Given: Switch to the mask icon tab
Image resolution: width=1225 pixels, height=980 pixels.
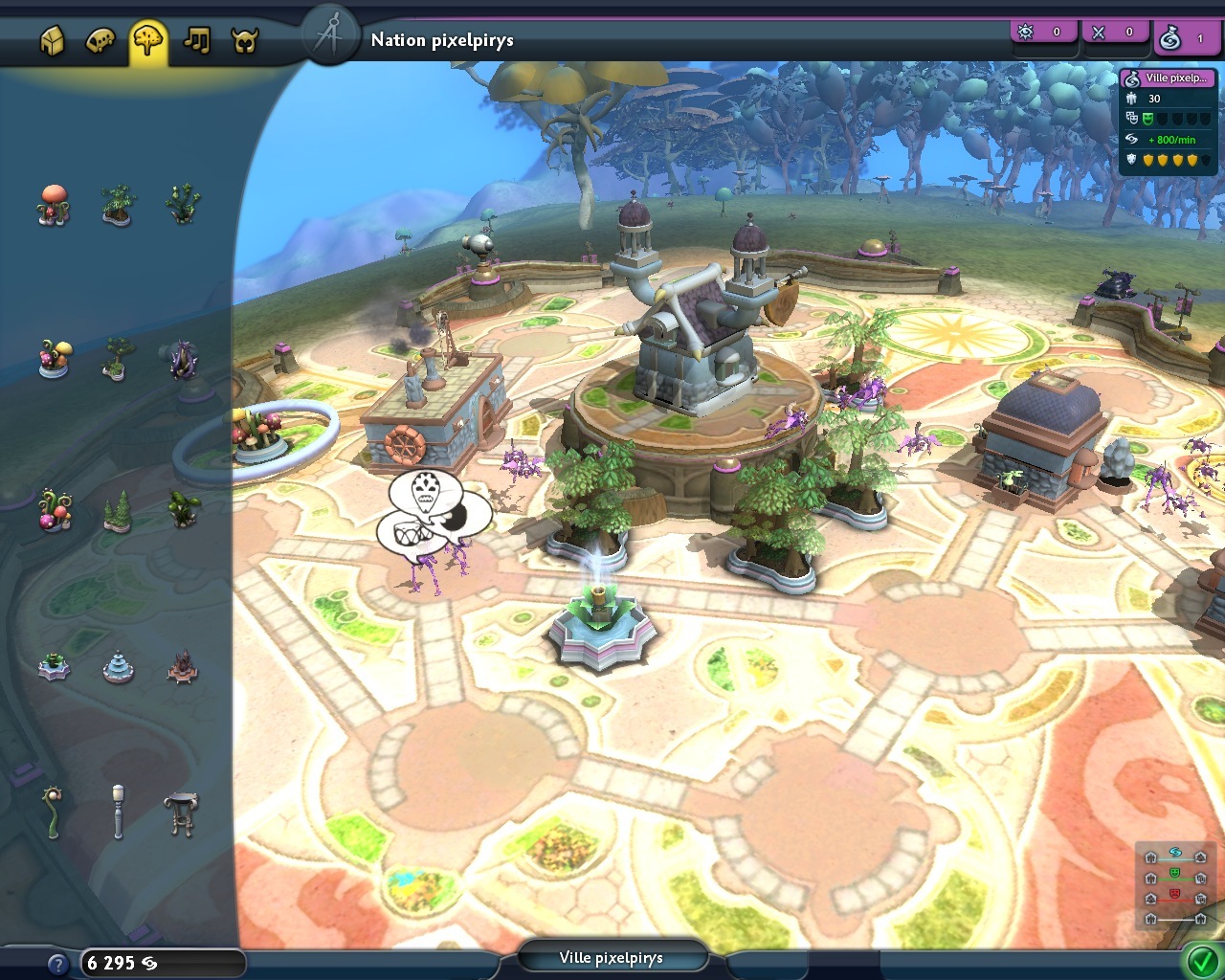Looking at the screenshot, I should click(x=100, y=41).
